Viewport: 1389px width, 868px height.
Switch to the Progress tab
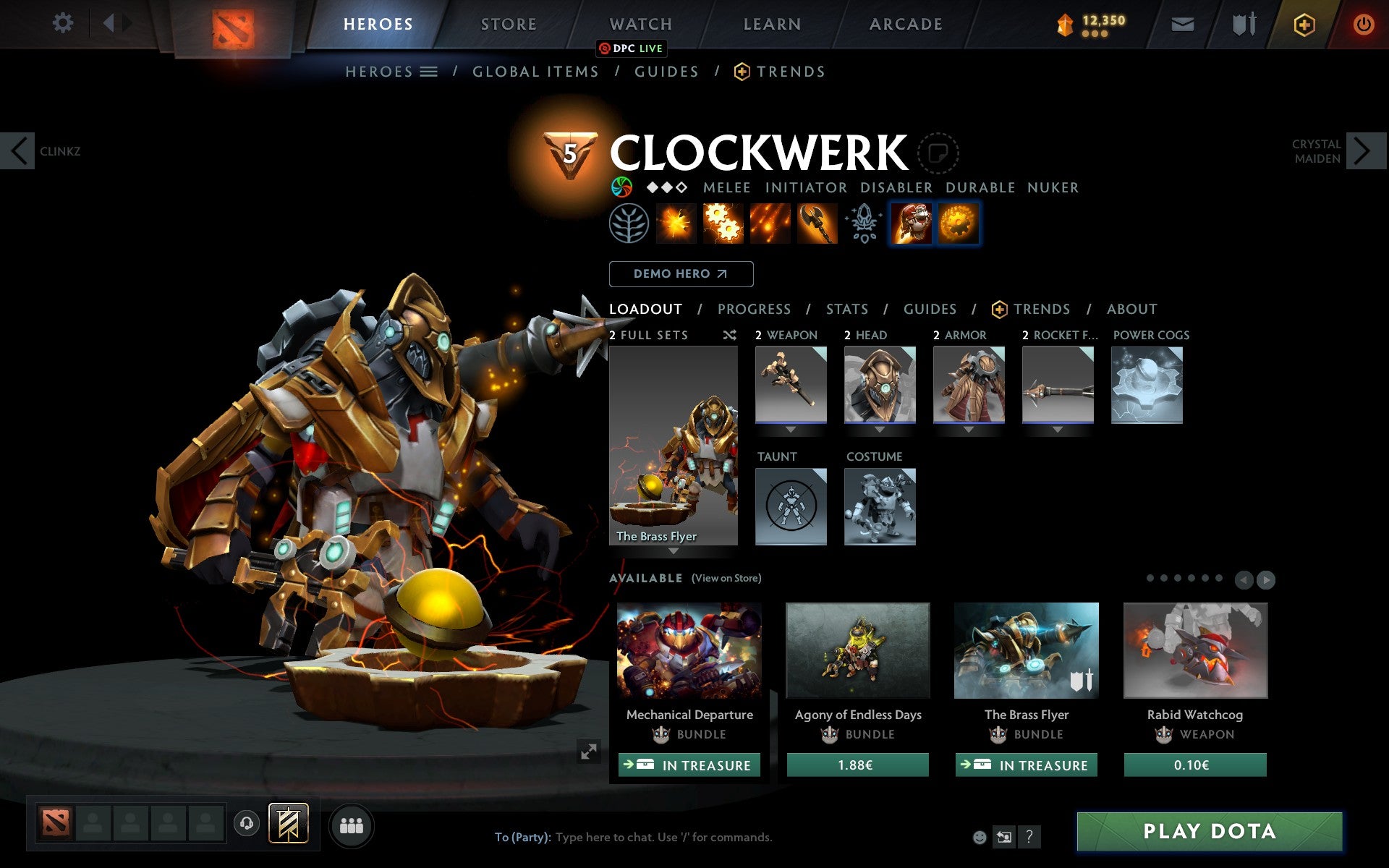coord(754,309)
